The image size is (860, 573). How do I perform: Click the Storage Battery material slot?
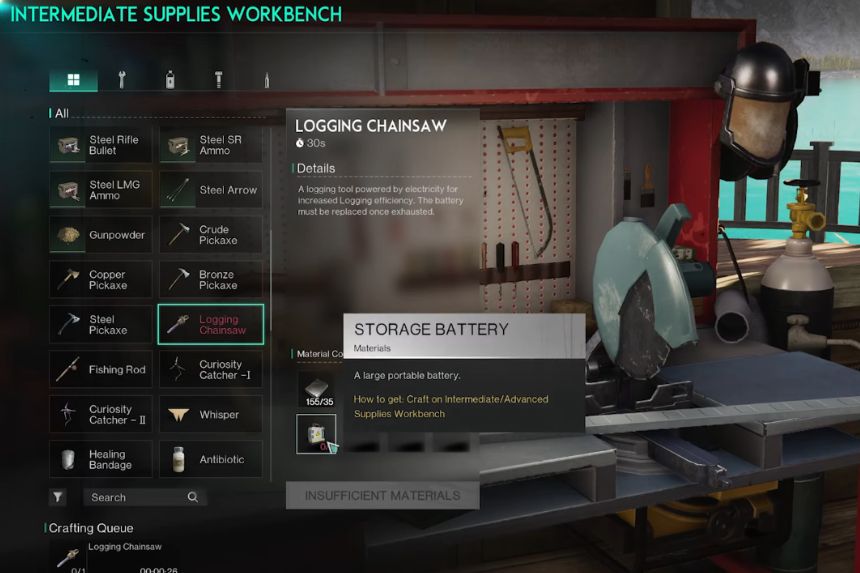(316, 434)
